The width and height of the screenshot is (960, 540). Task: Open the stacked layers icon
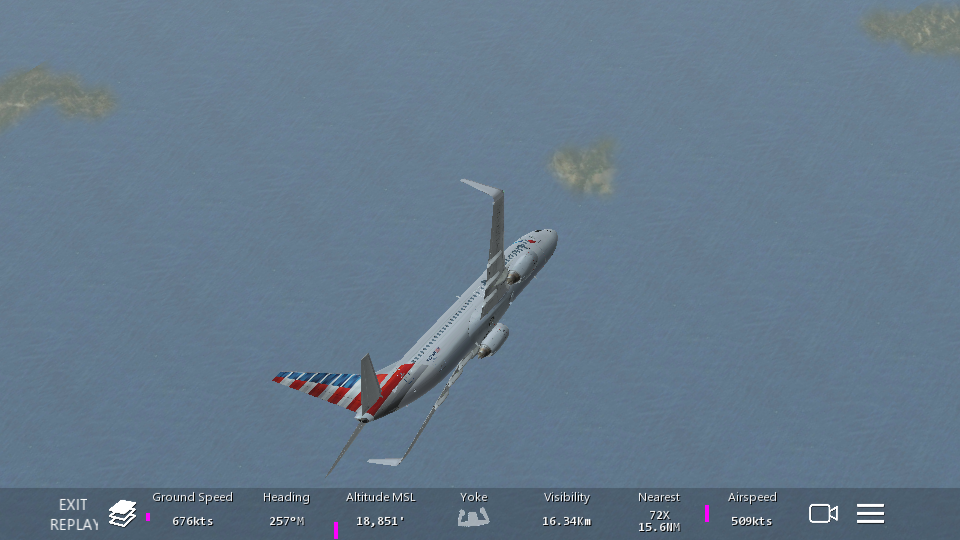click(122, 514)
